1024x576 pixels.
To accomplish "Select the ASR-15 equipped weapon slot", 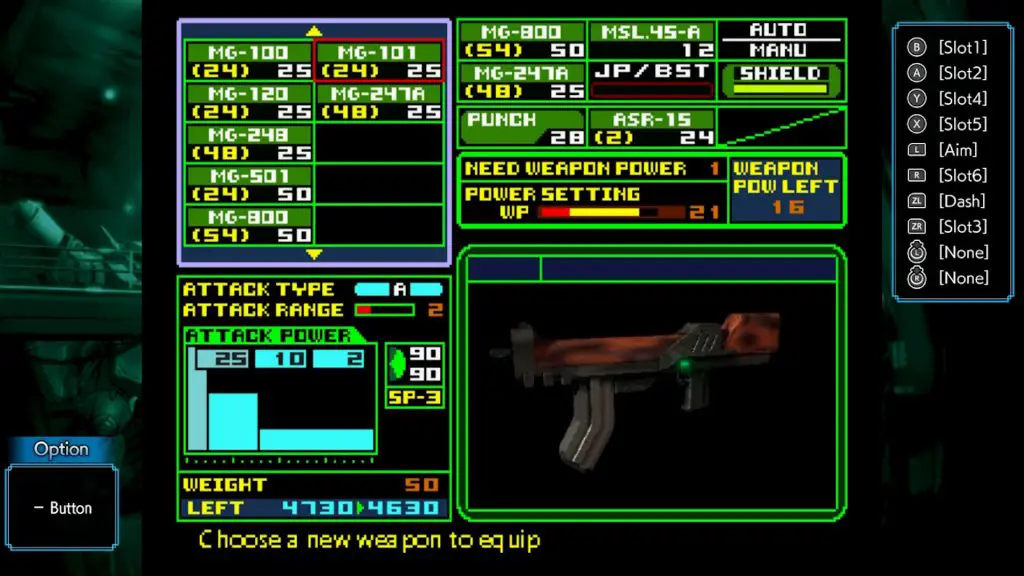I will click(652, 128).
